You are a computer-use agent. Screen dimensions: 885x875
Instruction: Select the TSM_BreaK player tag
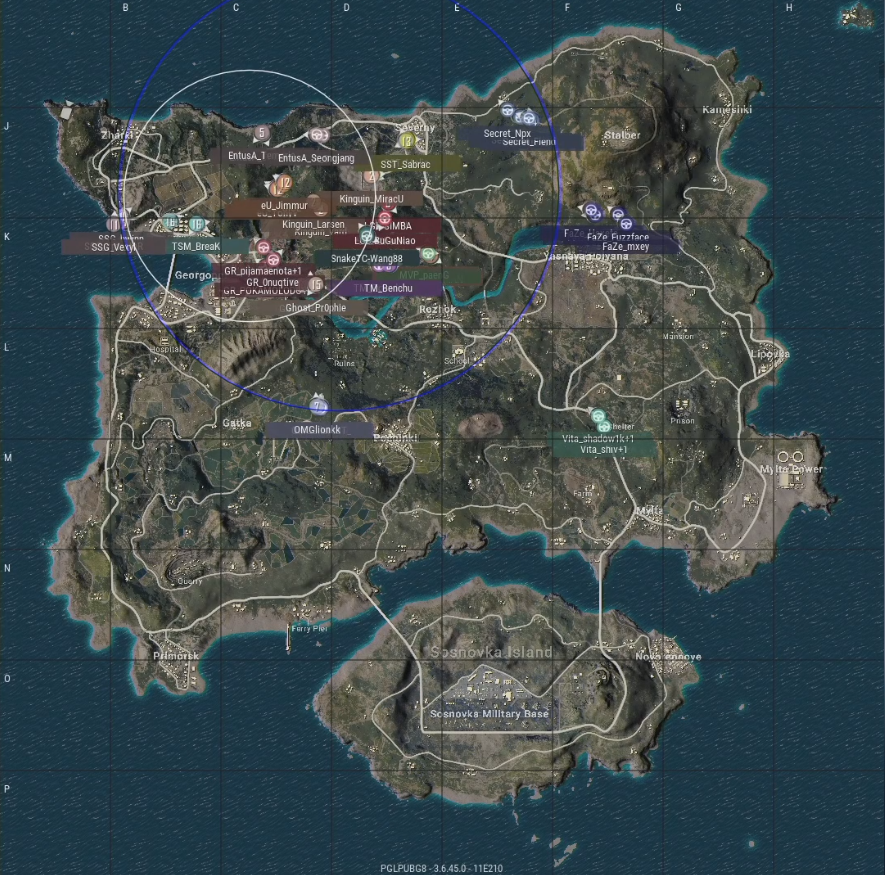click(195, 246)
